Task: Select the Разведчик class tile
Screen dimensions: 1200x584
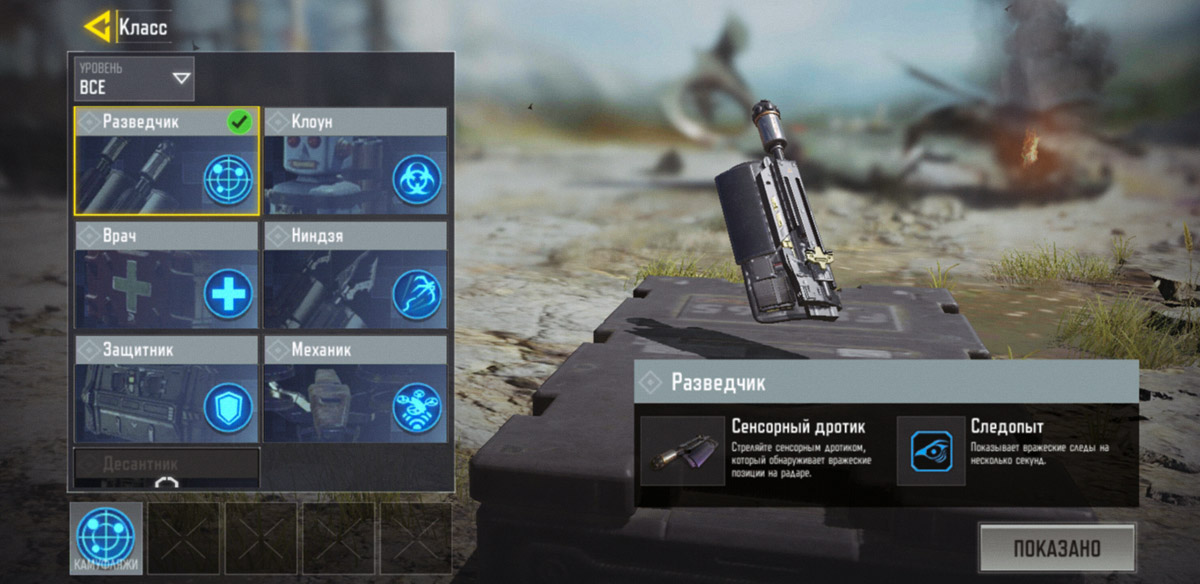Action: click(166, 161)
